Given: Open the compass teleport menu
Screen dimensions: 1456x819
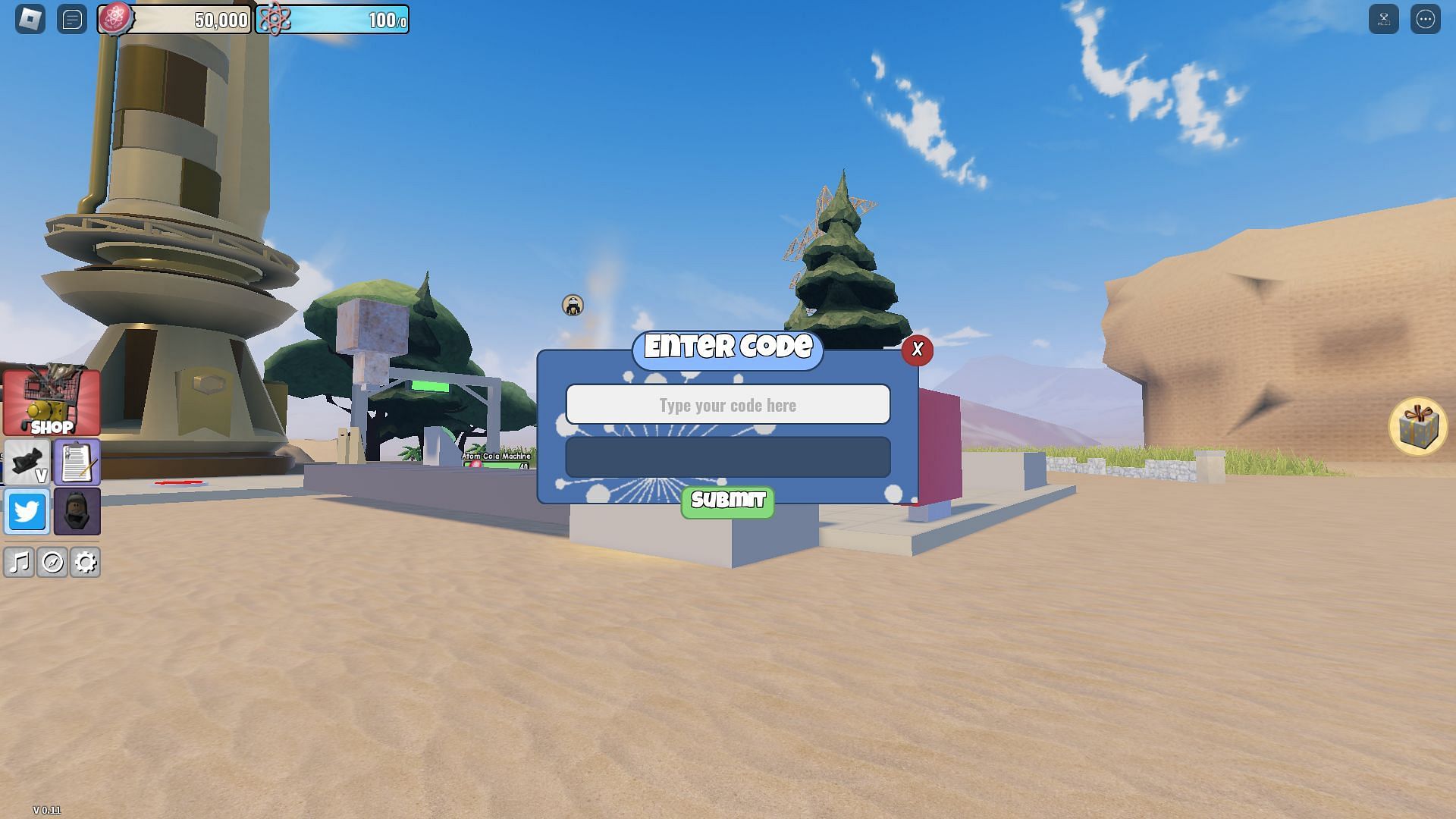Looking at the screenshot, I should click(53, 563).
